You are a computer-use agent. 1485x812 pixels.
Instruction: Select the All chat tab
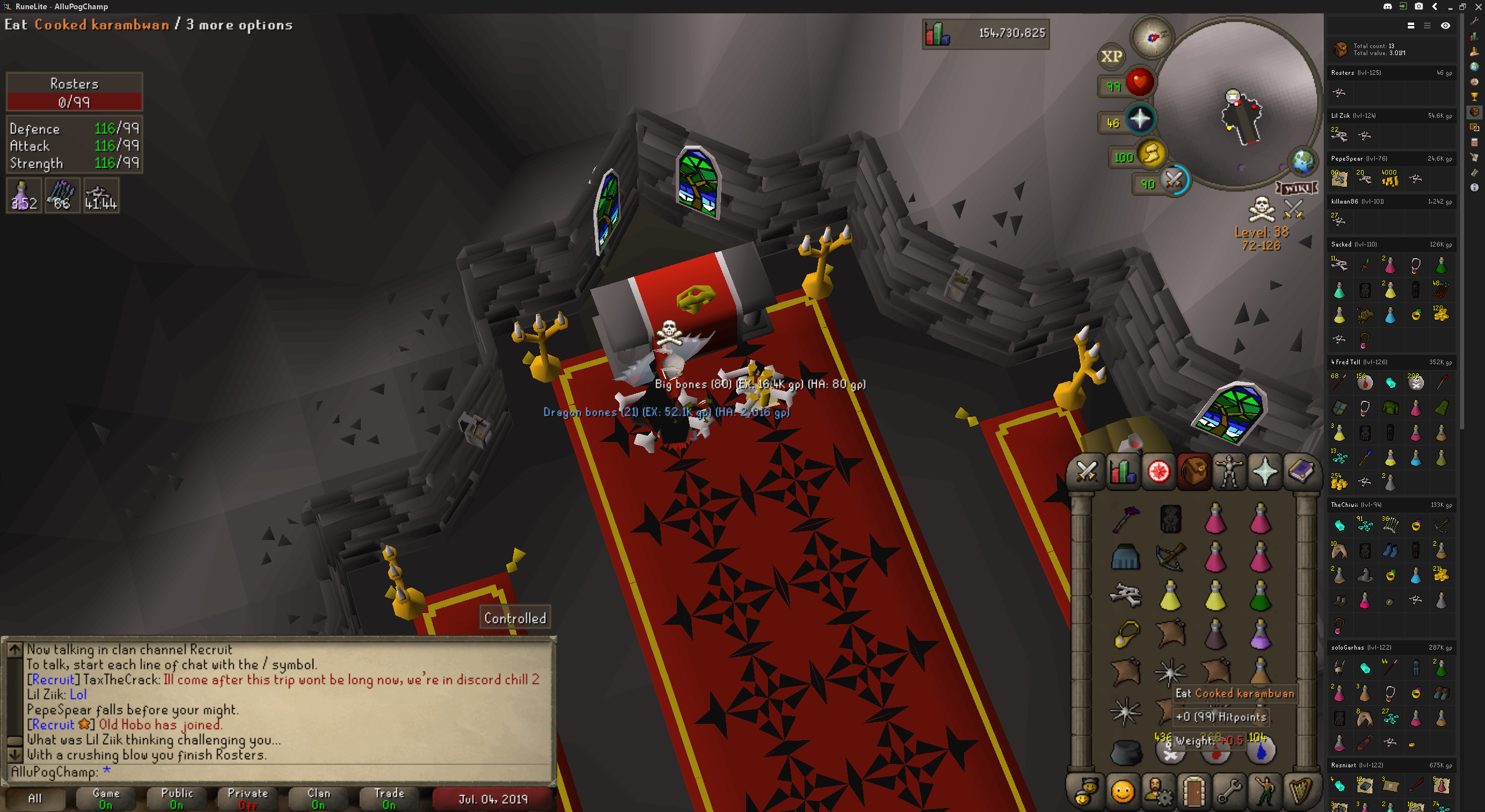point(35,798)
